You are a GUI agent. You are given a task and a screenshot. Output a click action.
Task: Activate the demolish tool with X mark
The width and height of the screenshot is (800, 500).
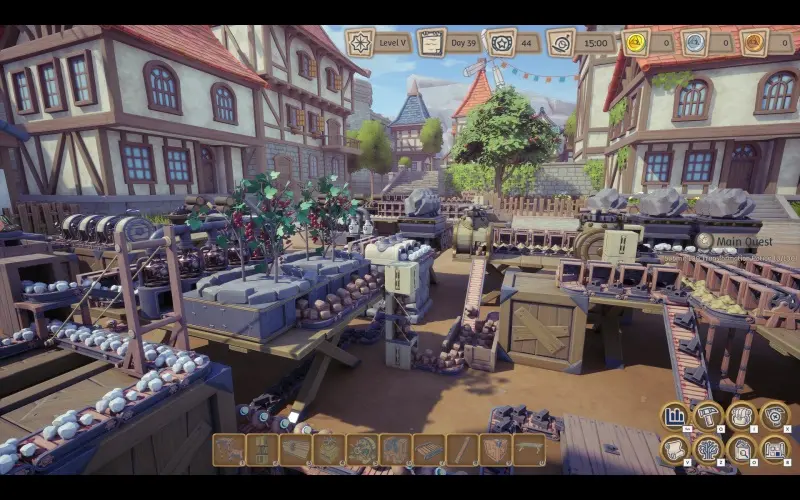point(774,416)
